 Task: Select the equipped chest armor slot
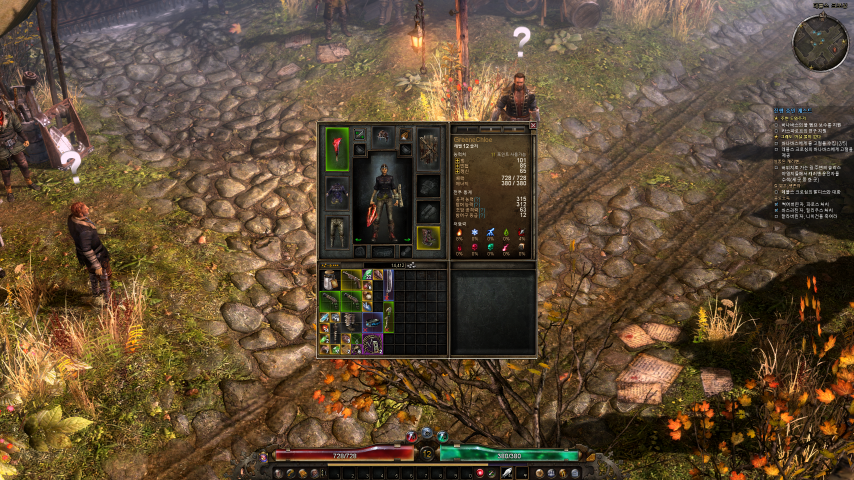[x=337, y=192]
